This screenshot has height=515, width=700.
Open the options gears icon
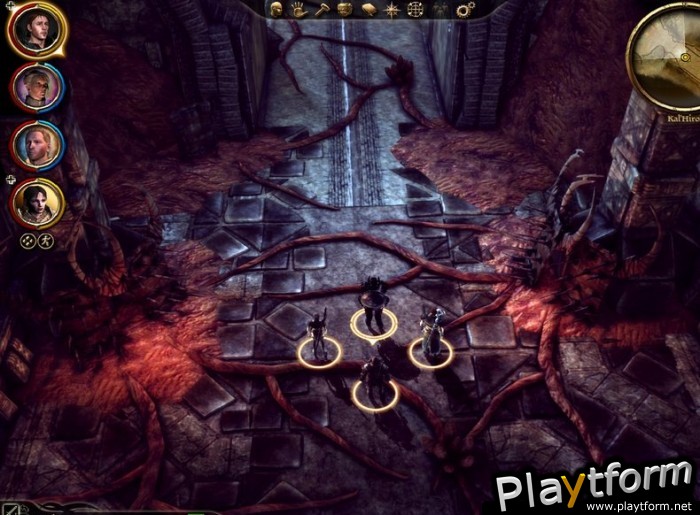click(463, 9)
